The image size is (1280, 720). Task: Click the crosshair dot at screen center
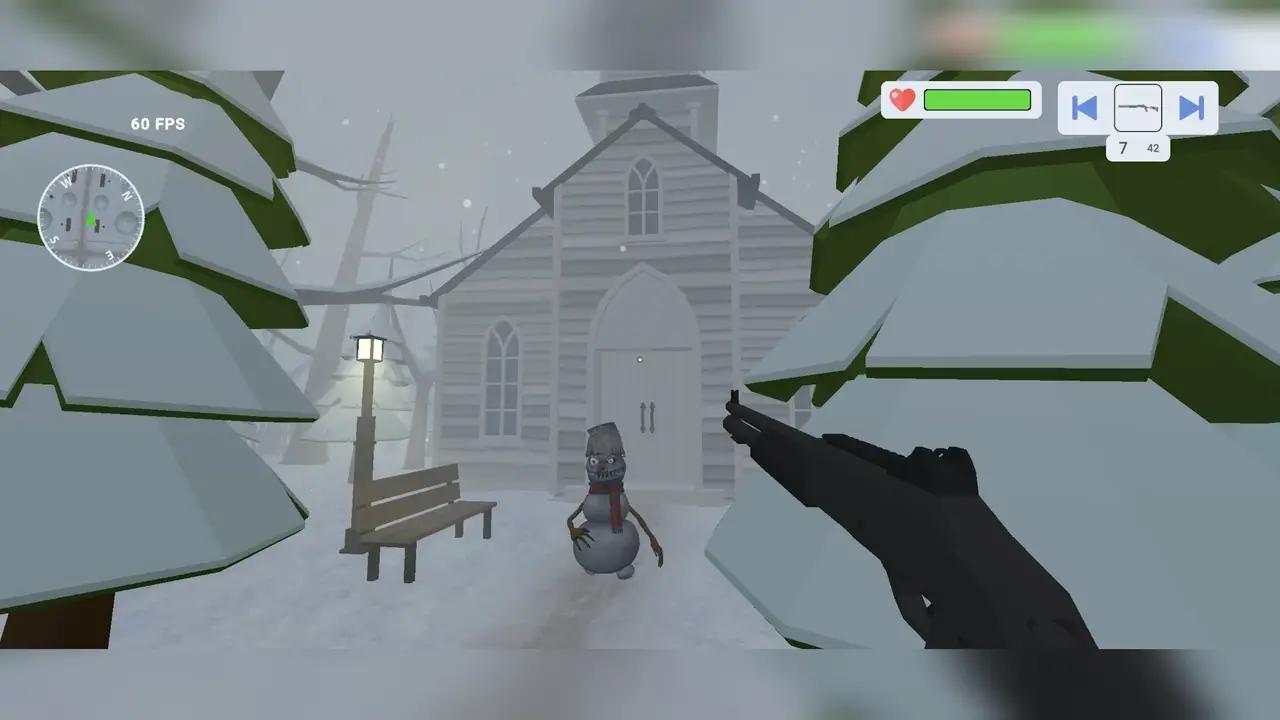point(639,359)
